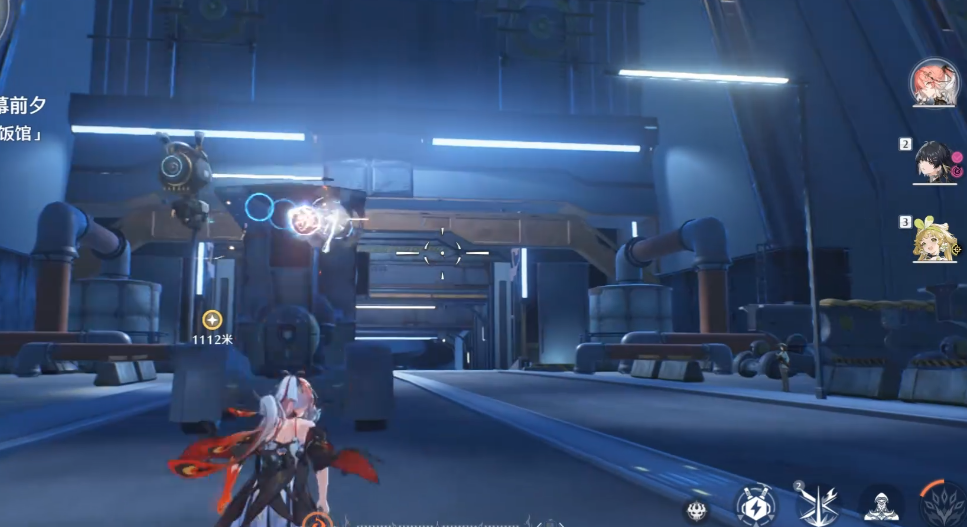967x527 pixels.
Task: Select the gold quest waypoint marker at 1112米
Action: (x=212, y=320)
